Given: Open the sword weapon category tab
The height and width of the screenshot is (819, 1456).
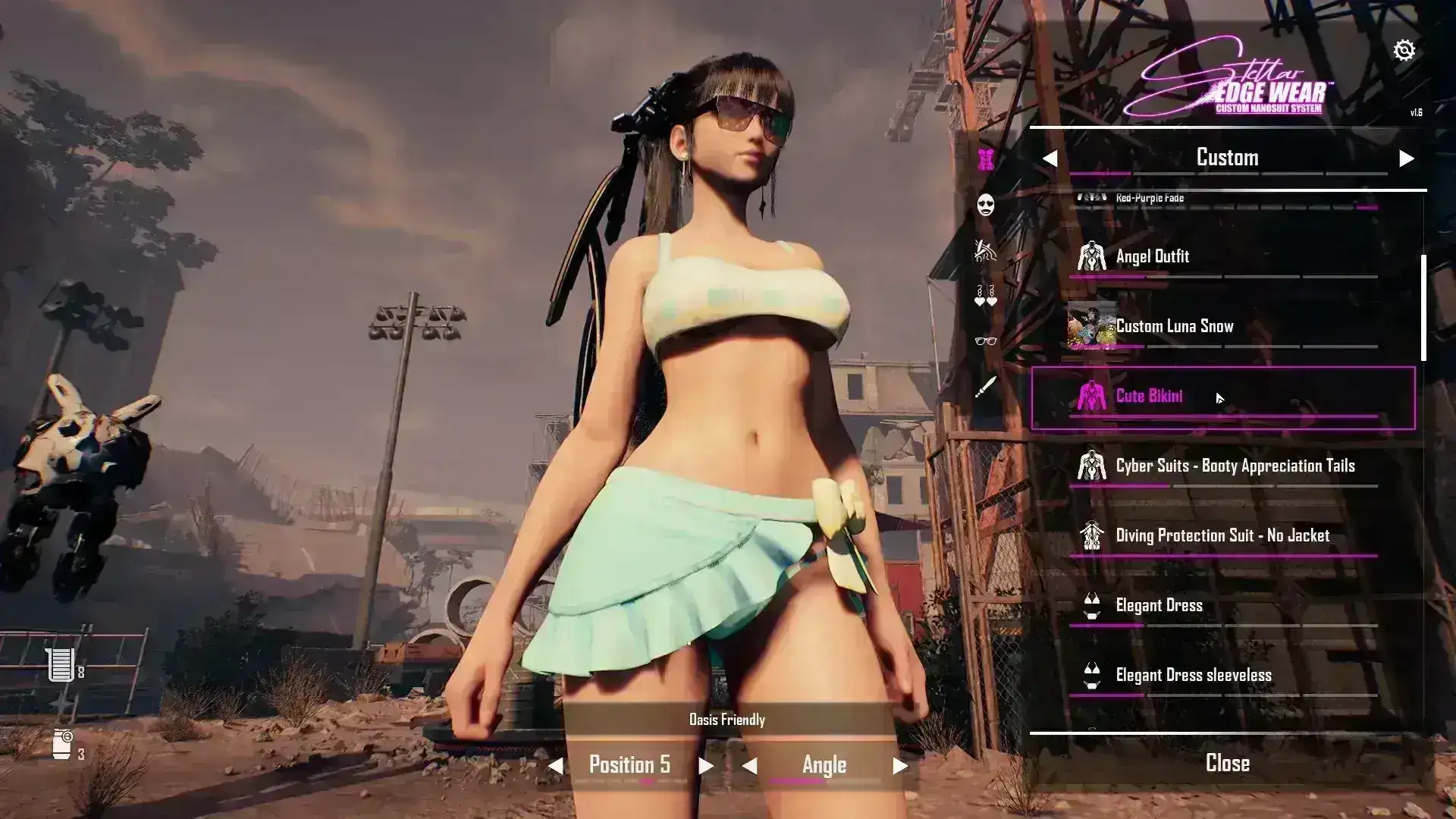Looking at the screenshot, I should coord(986,388).
